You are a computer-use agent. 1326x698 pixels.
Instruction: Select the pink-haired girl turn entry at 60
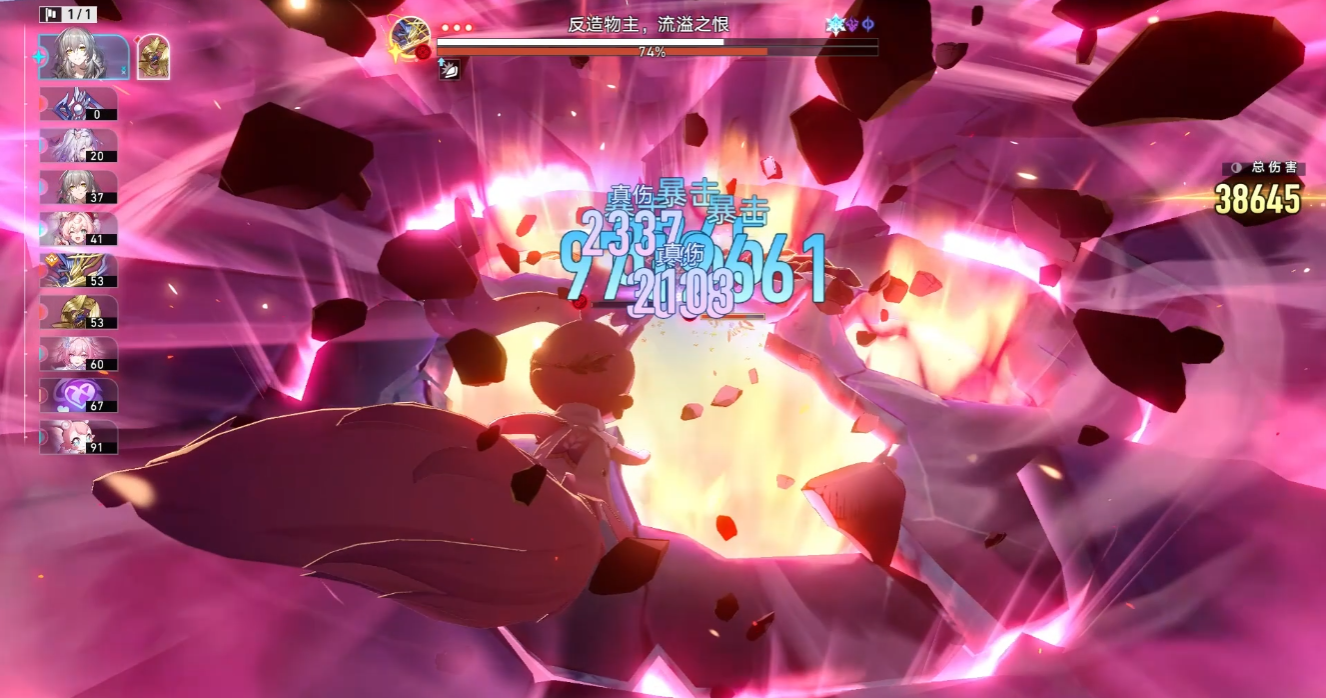[79, 354]
